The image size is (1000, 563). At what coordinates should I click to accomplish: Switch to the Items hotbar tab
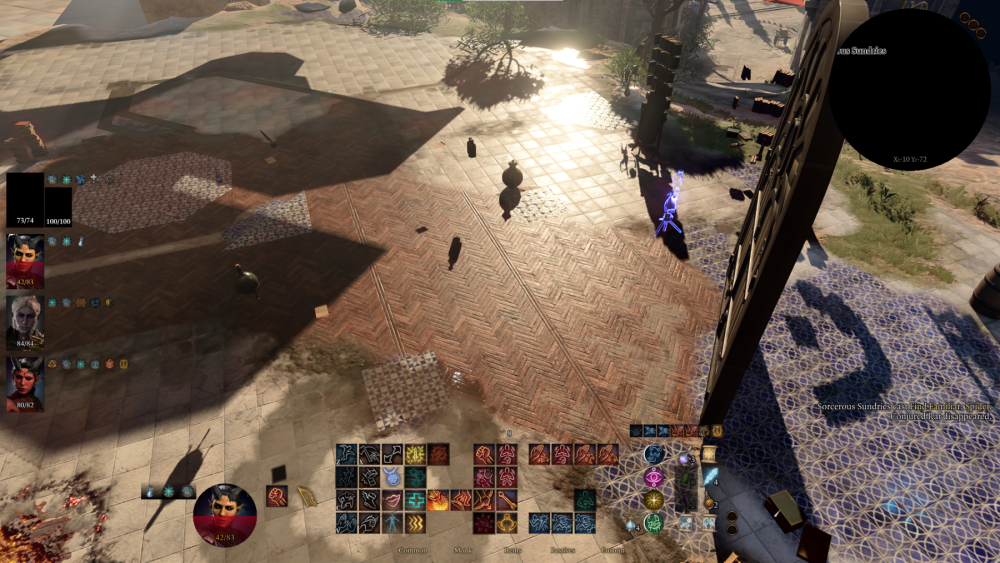click(x=513, y=550)
